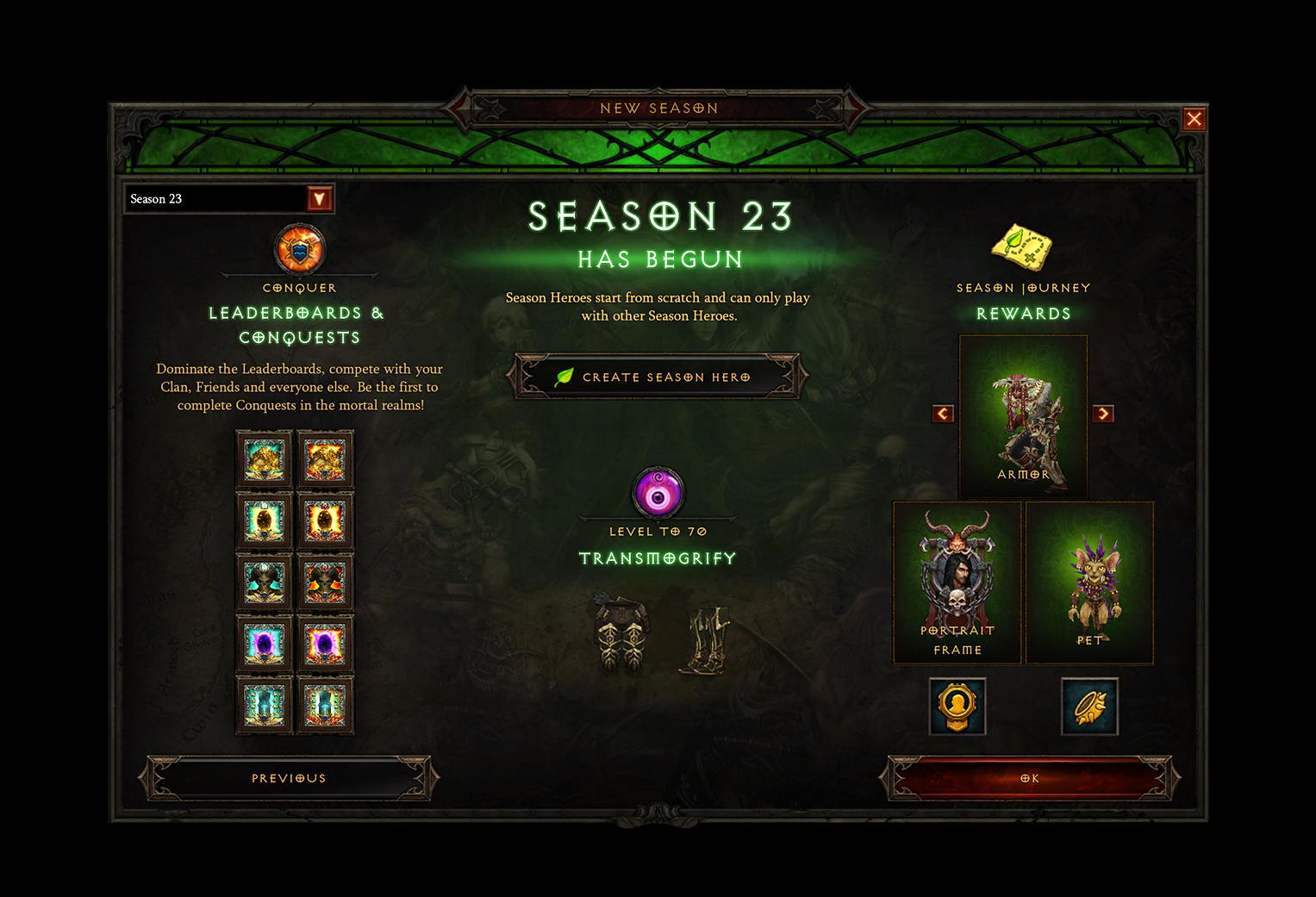Select the top-left conquest portrait thumbnail
The image size is (1316, 897).
(264, 458)
